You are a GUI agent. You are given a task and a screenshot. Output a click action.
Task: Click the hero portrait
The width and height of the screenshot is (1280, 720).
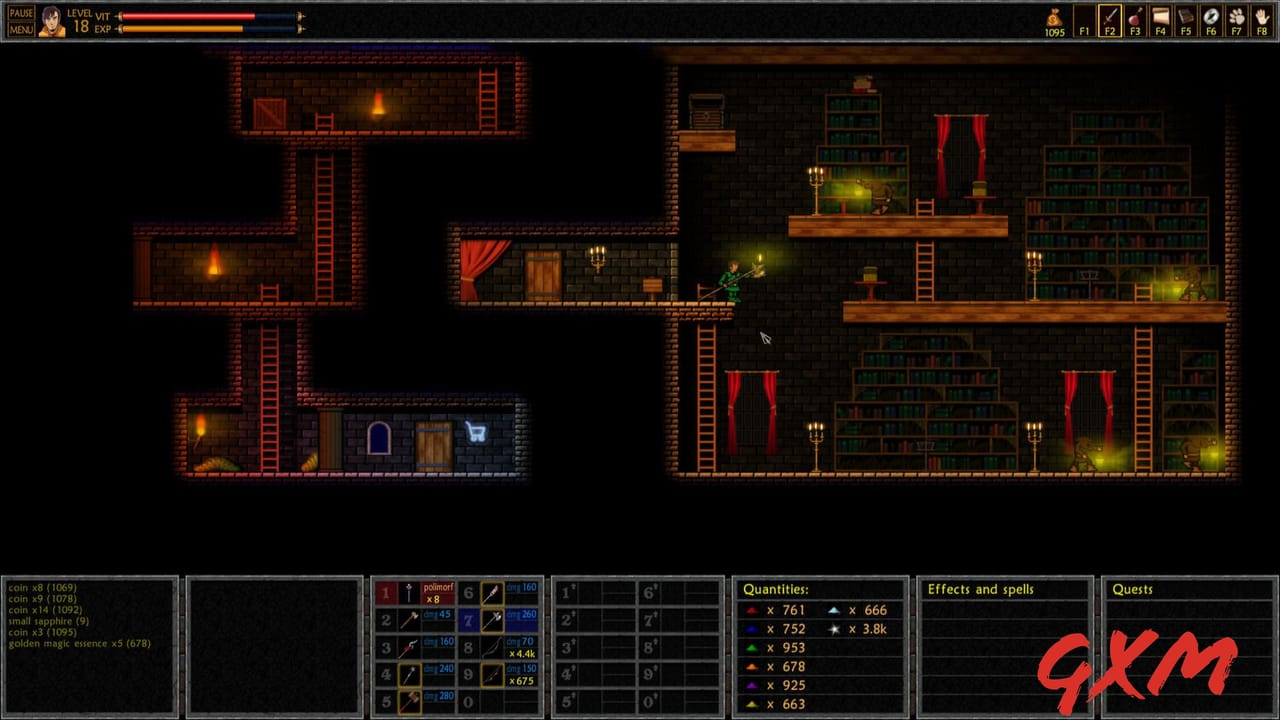(x=51, y=21)
